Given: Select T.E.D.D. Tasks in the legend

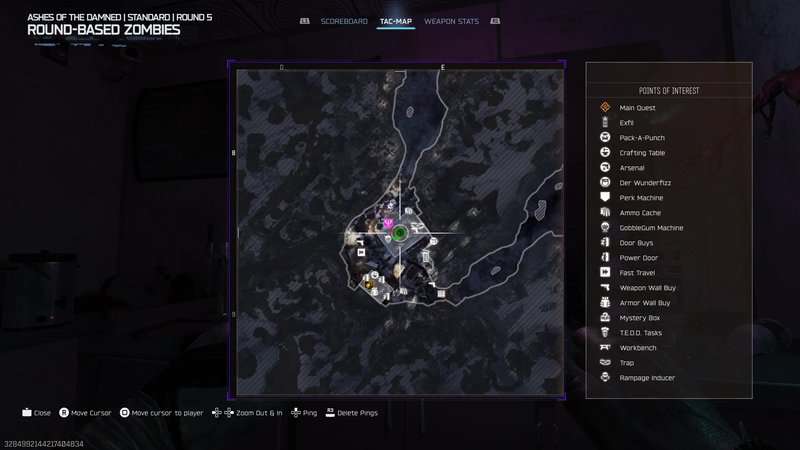Looking at the screenshot, I should (x=641, y=333).
